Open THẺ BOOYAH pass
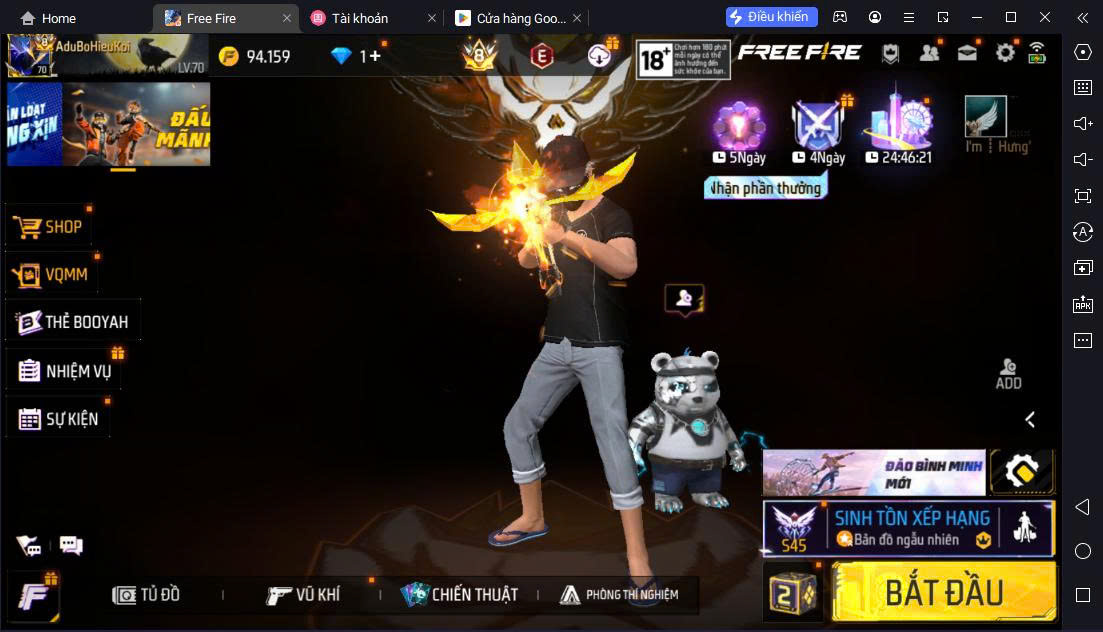Image resolution: width=1103 pixels, height=632 pixels. pos(73,322)
